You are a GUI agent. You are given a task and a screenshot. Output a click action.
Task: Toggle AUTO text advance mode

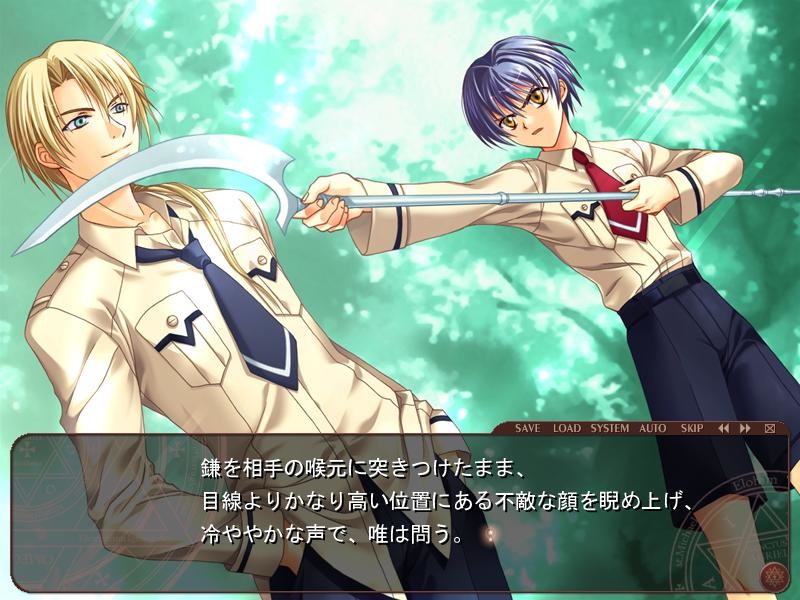click(x=652, y=428)
